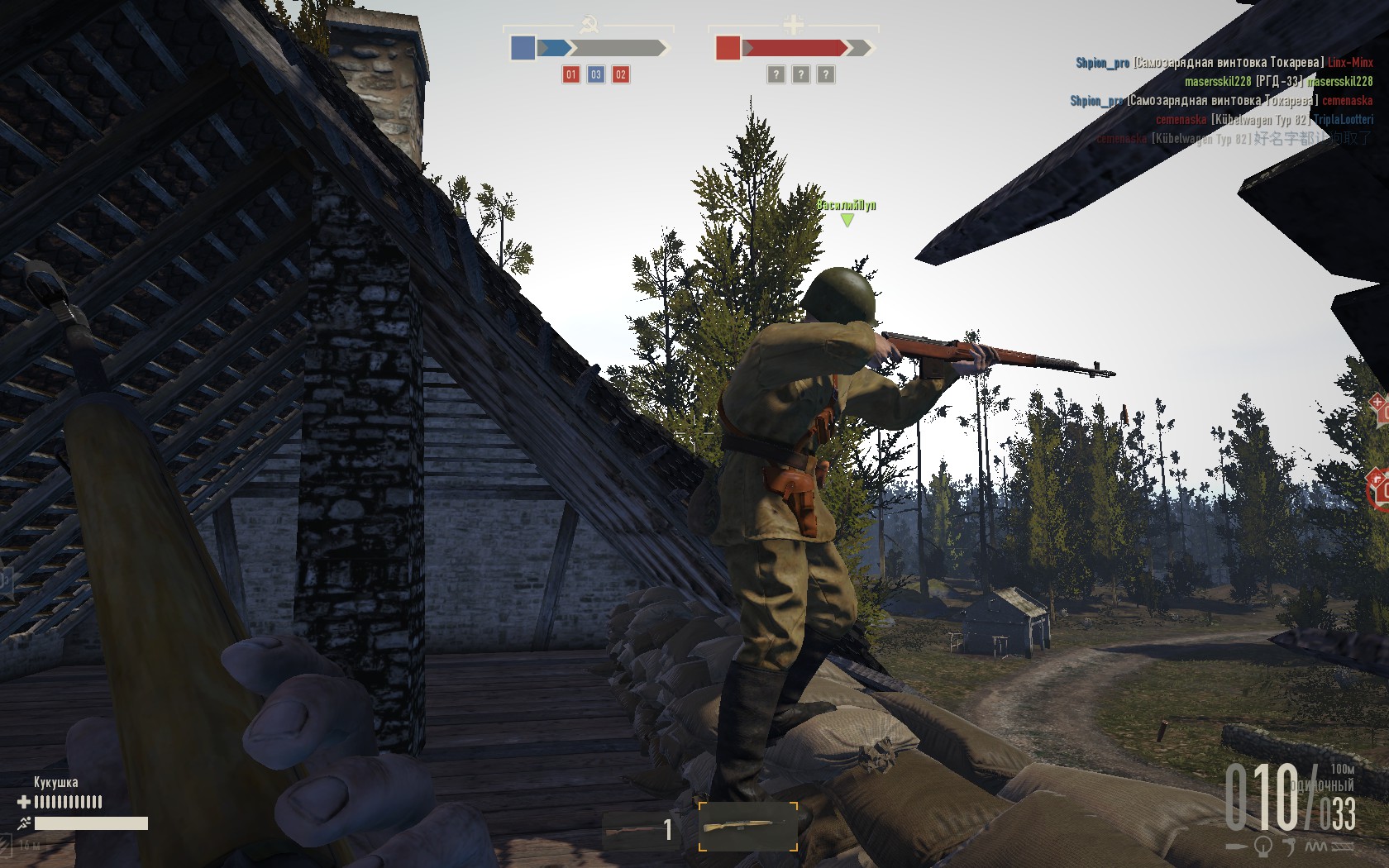Click the ladder badge icon bottom right
Image resolution: width=1389 pixels, height=868 pixels.
point(1342,846)
